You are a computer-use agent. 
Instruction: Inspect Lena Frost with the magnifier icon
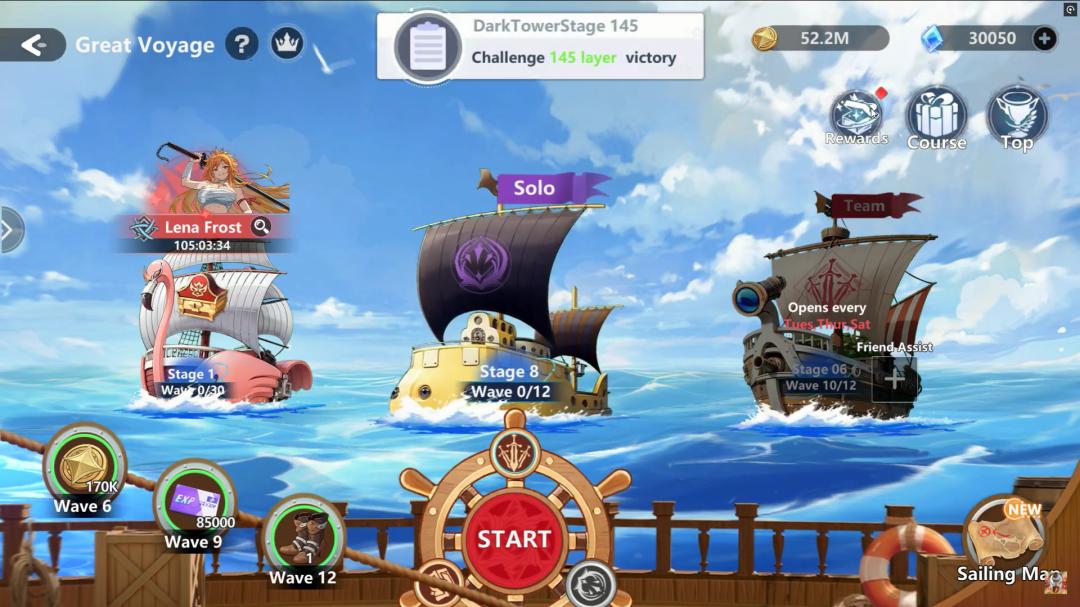pyautogui.click(x=261, y=226)
